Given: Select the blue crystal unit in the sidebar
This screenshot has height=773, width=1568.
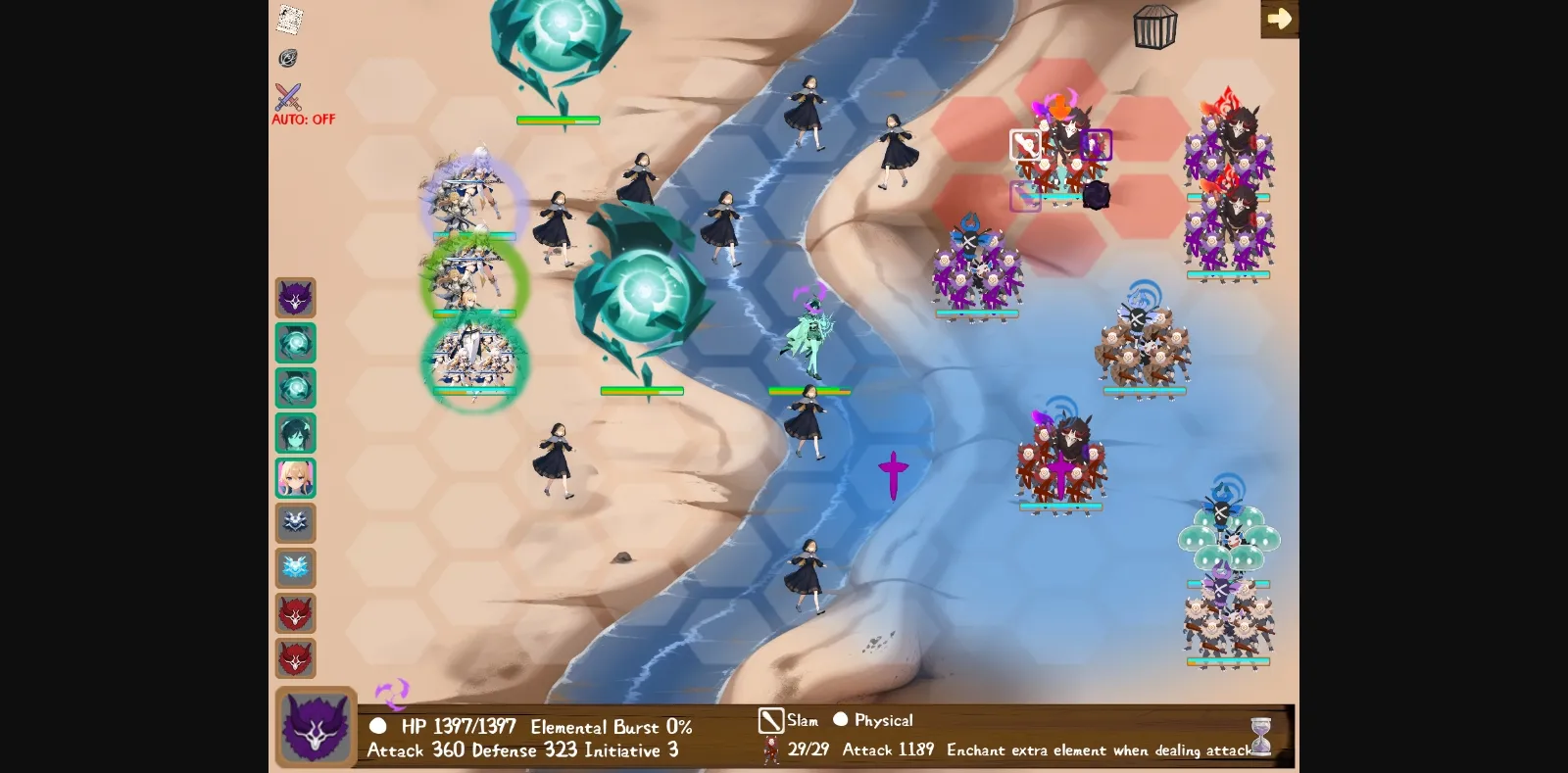Looking at the screenshot, I should [296, 343].
